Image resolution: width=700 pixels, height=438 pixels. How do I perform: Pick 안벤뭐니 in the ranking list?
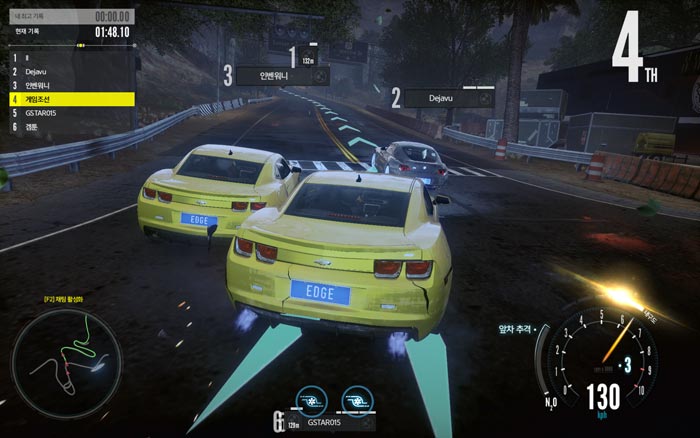[68, 86]
